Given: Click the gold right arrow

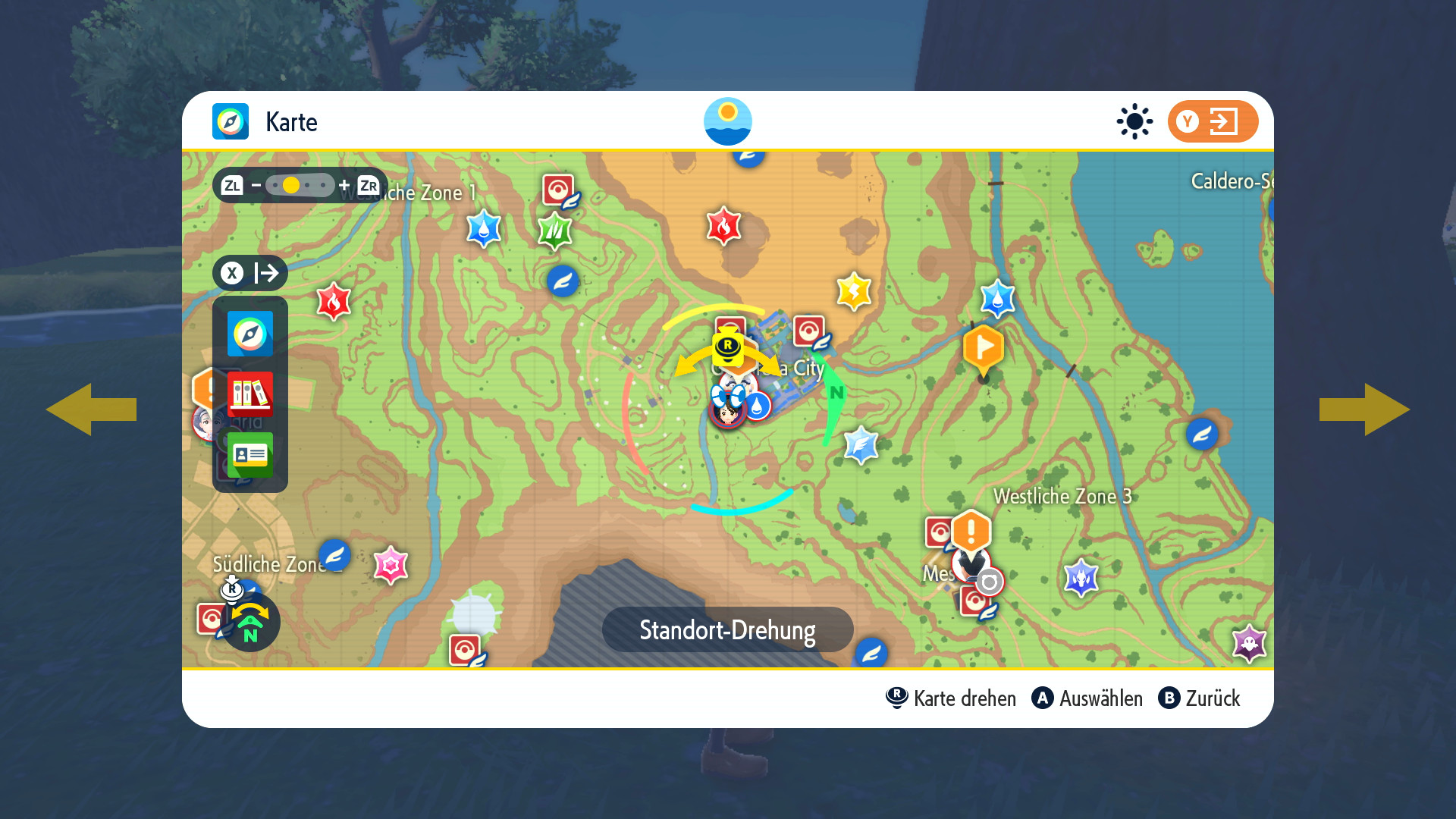Looking at the screenshot, I should pyautogui.click(x=1365, y=409).
